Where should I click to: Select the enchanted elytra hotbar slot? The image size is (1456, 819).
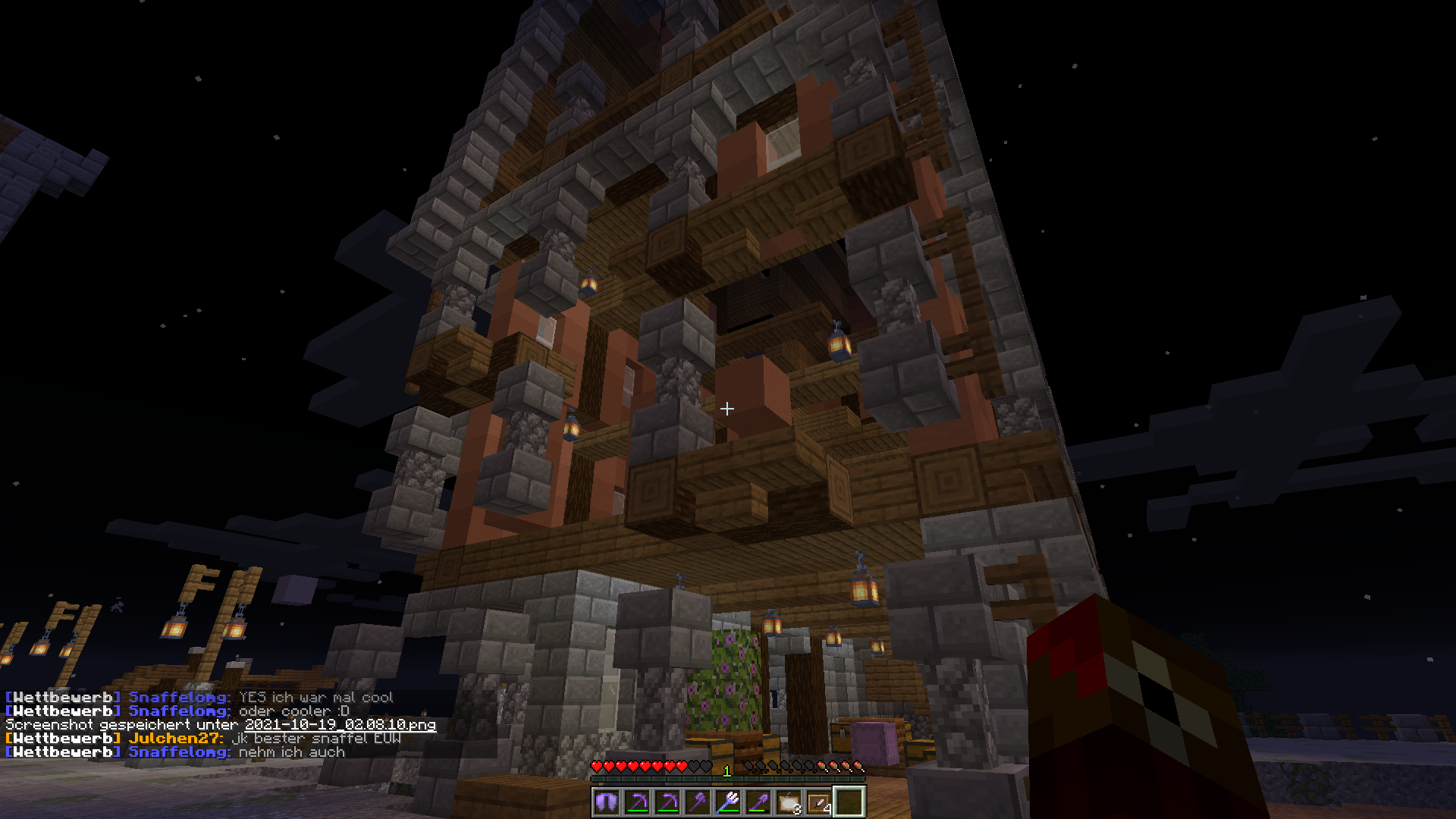(606, 802)
